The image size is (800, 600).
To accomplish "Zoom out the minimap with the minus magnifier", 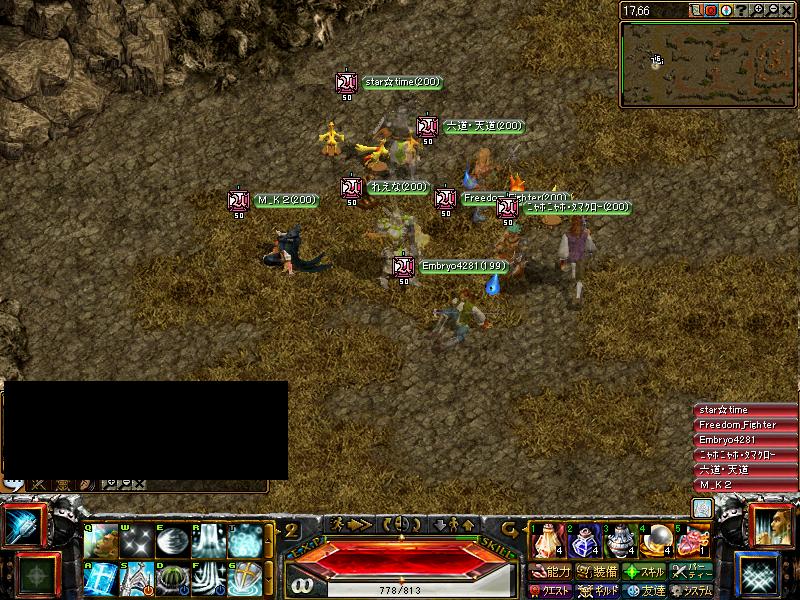I will (x=773, y=11).
